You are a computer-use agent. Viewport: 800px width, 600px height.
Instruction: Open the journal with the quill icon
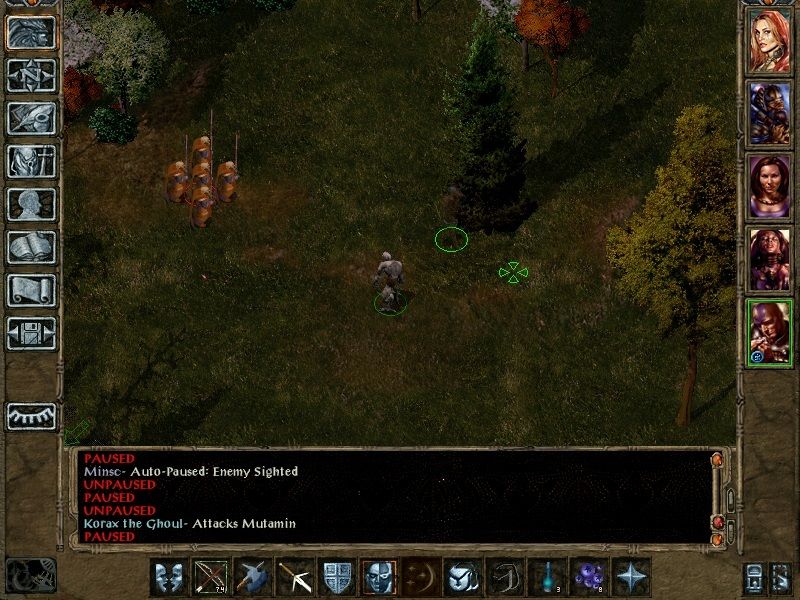31,118
